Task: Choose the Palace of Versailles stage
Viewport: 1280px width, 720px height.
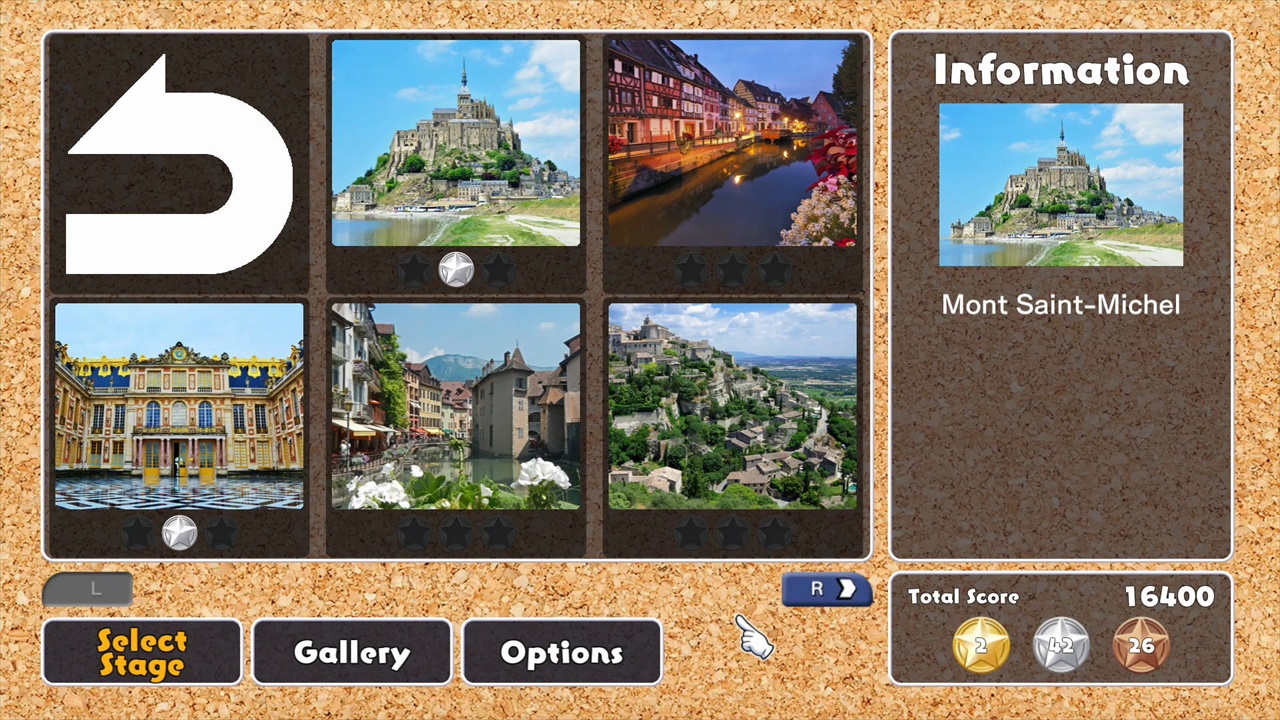Action: click(x=178, y=405)
